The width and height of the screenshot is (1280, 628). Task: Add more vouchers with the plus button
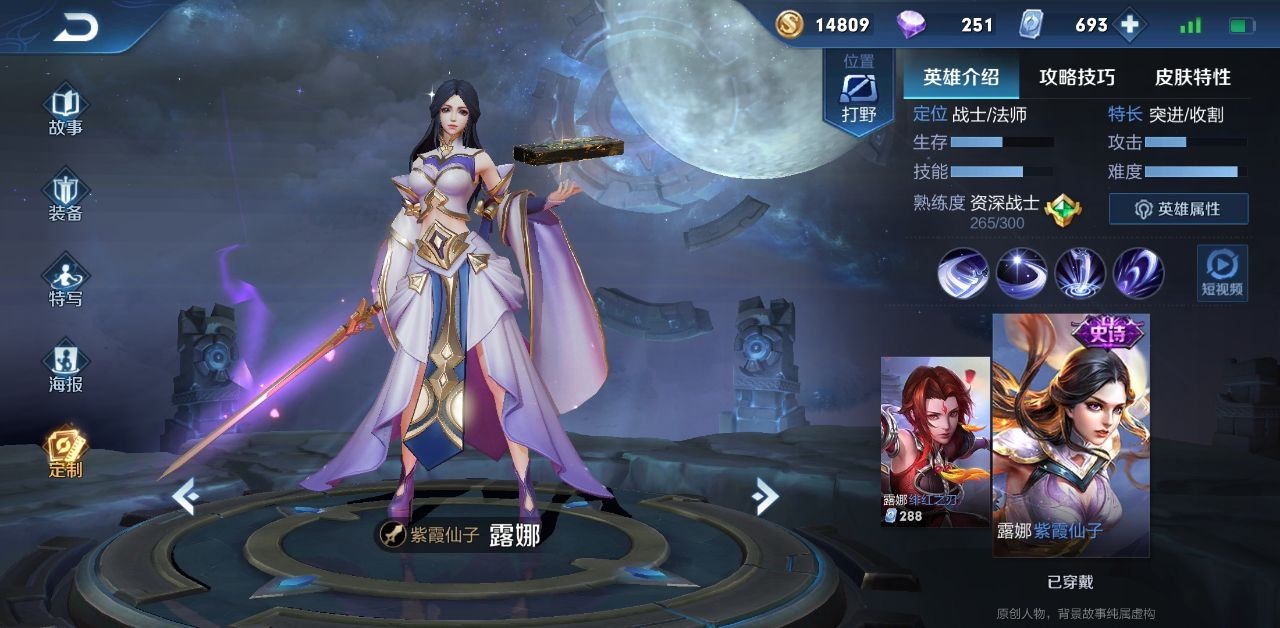(x=1130, y=25)
